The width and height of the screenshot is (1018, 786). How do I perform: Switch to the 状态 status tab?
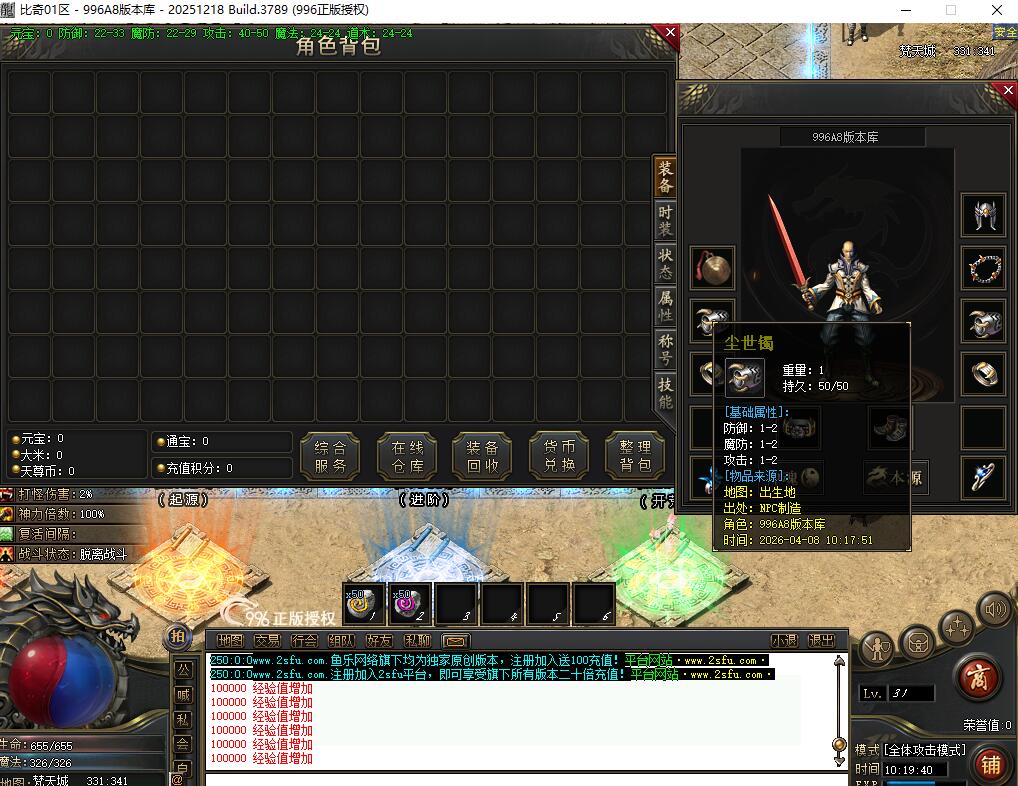click(665, 264)
